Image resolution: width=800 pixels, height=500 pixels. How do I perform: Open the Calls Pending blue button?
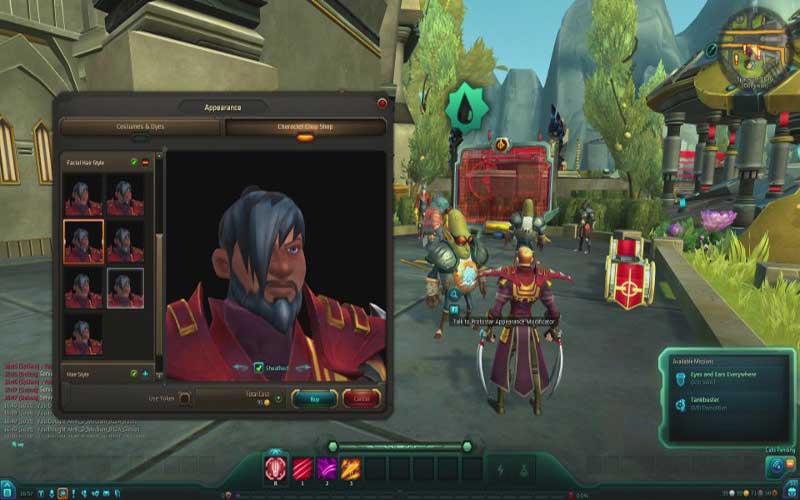pos(776,467)
